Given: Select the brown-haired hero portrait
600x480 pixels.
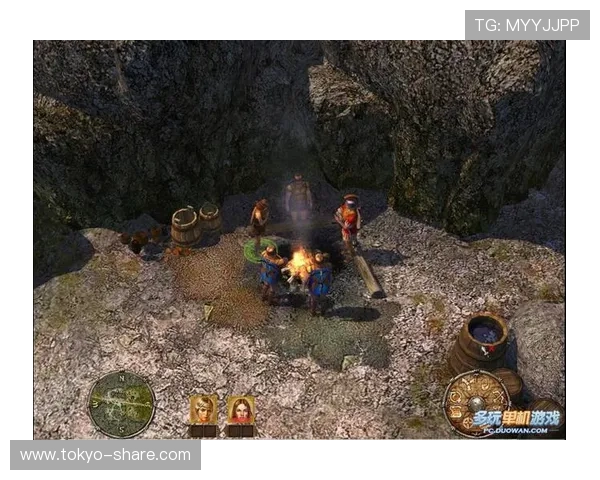Looking at the screenshot, I should 240,410.
